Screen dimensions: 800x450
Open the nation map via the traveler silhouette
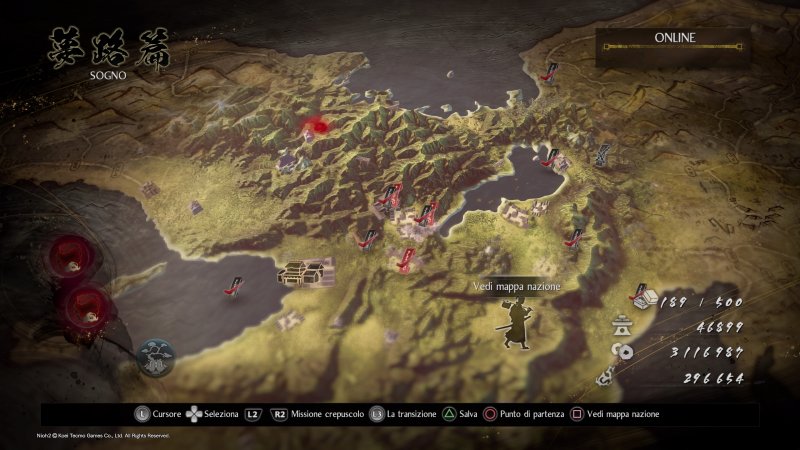[516, 323]
